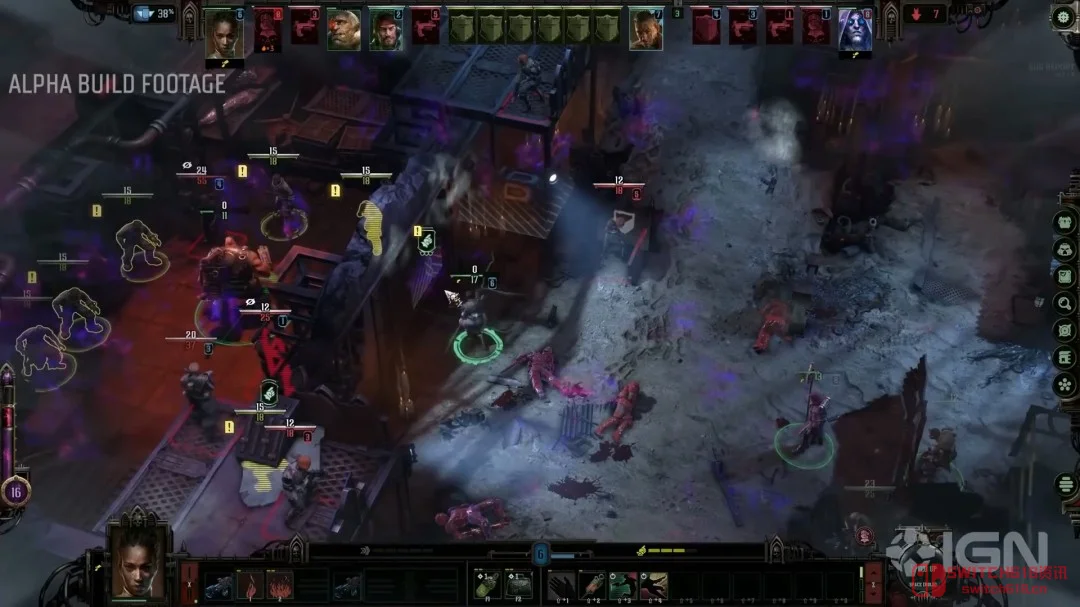Select the short-haired man's turn order portrait
Screen dimensions: 1080x607
tap(646, 29)
